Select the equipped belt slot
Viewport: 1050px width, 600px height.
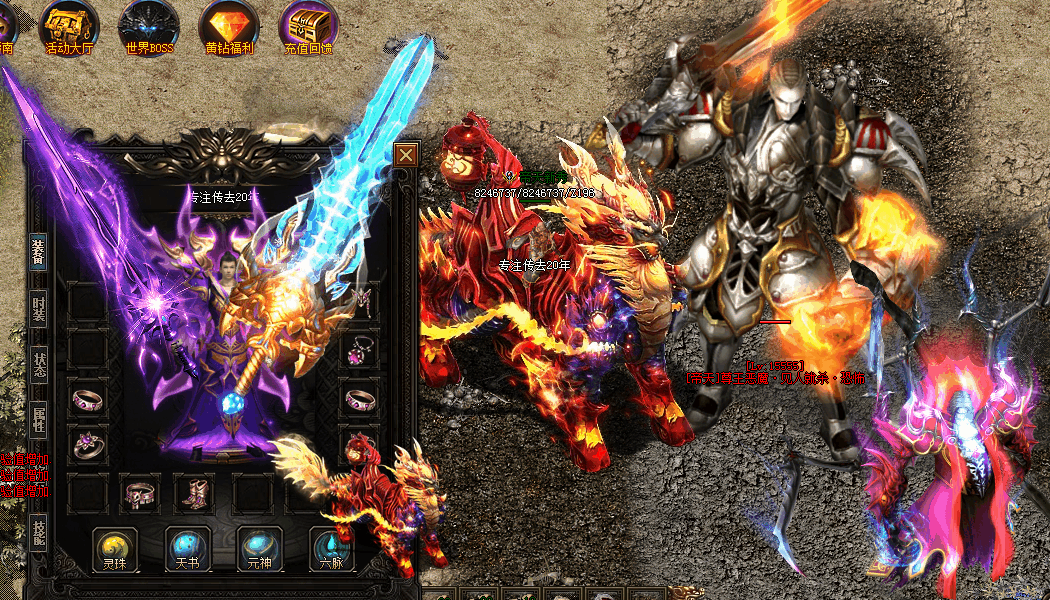(139, 492)
